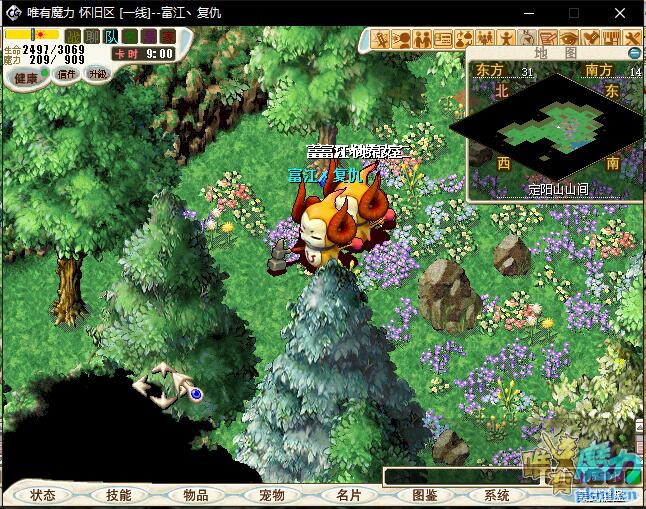The height and width of the screenshot is (509, 646).
Task: Open the 系统 (System) menu
Action: point(497,495)
